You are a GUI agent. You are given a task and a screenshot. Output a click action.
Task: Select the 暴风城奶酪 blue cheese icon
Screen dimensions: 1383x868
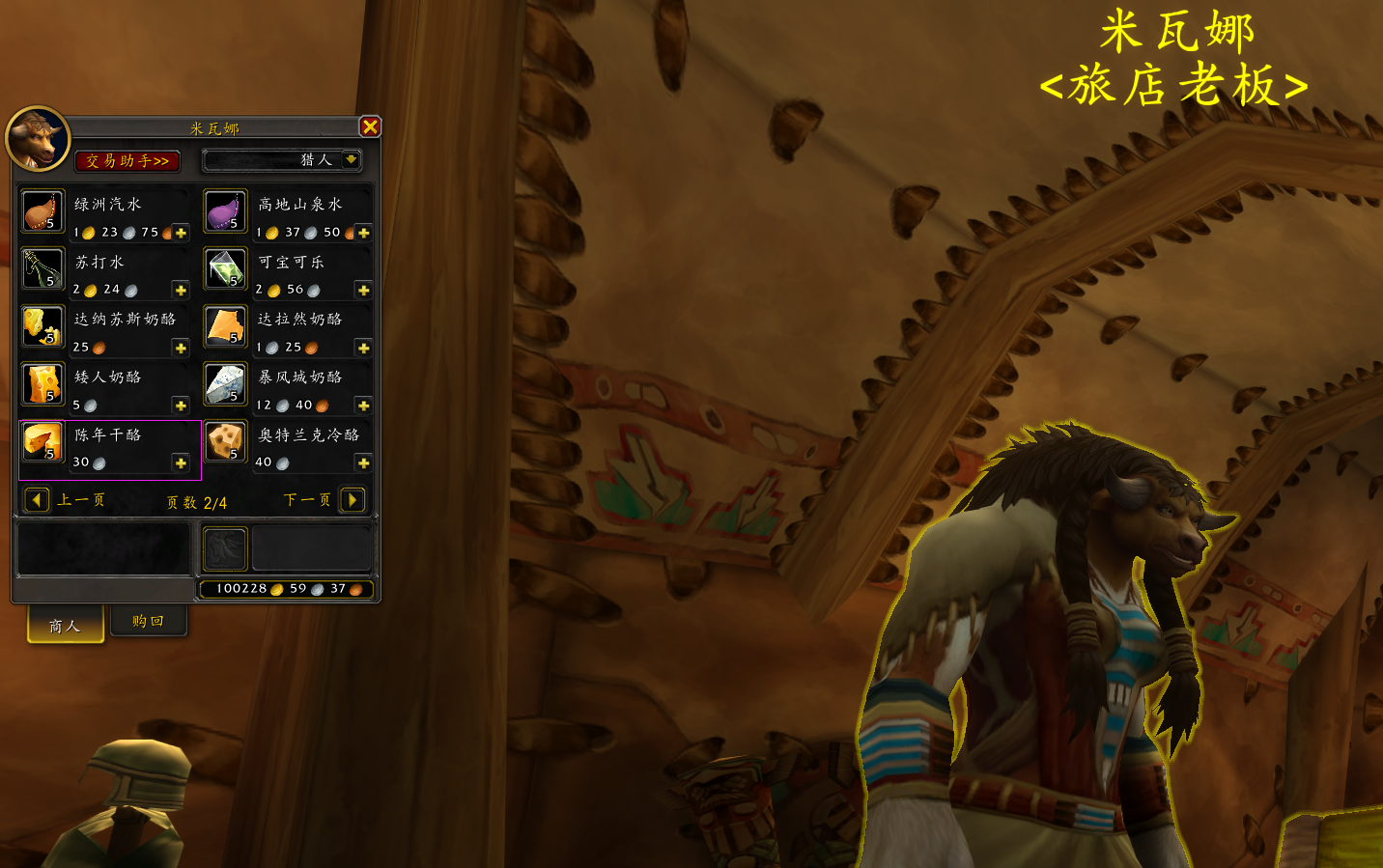[225, 384]
